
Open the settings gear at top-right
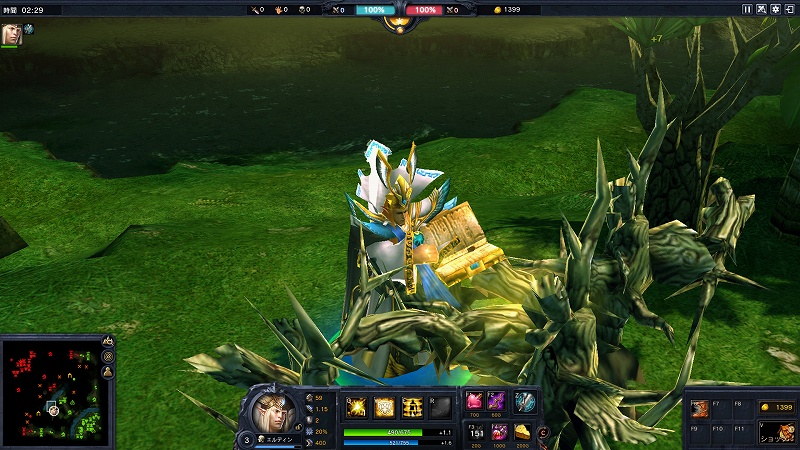[x=777, y=9]
